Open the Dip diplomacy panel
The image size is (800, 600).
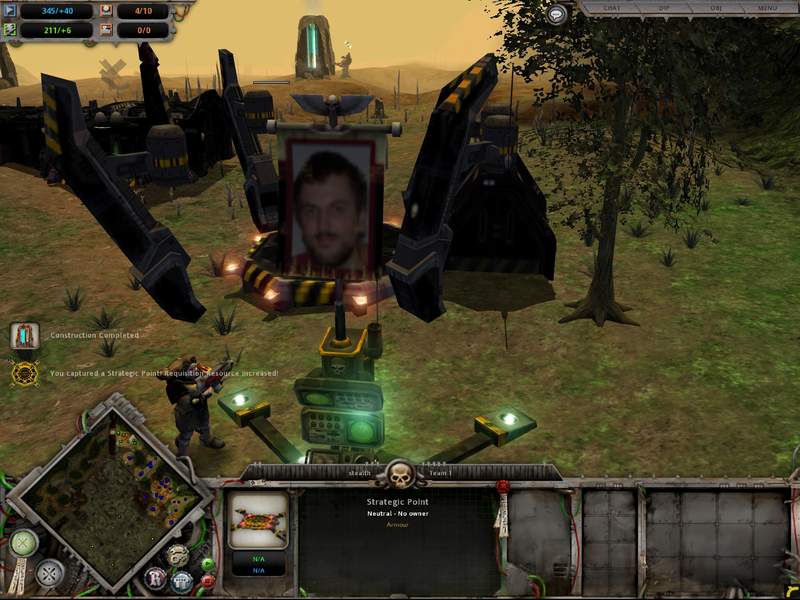[662, 8]
